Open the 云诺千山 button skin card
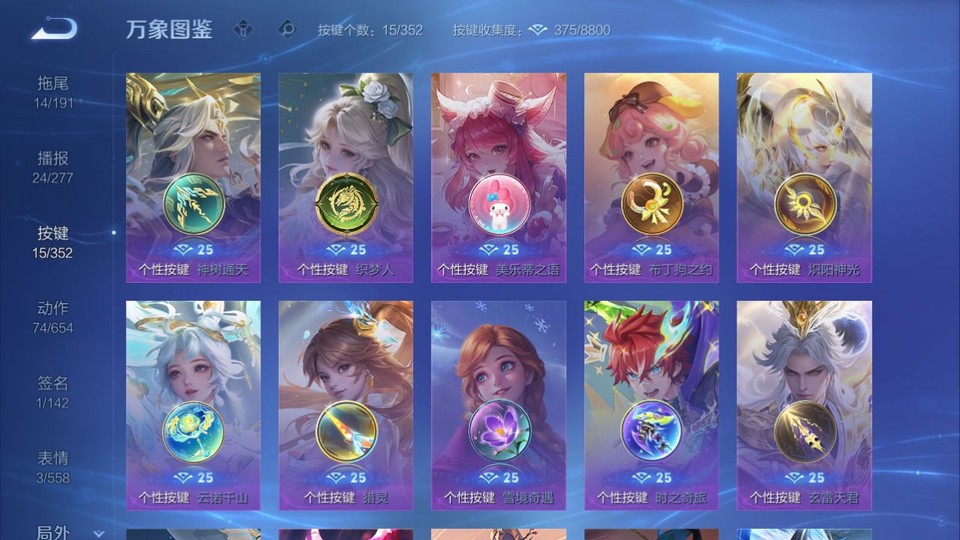Image resolution: width=960 pixels, height=540 pixels. (x=193, y=405)
